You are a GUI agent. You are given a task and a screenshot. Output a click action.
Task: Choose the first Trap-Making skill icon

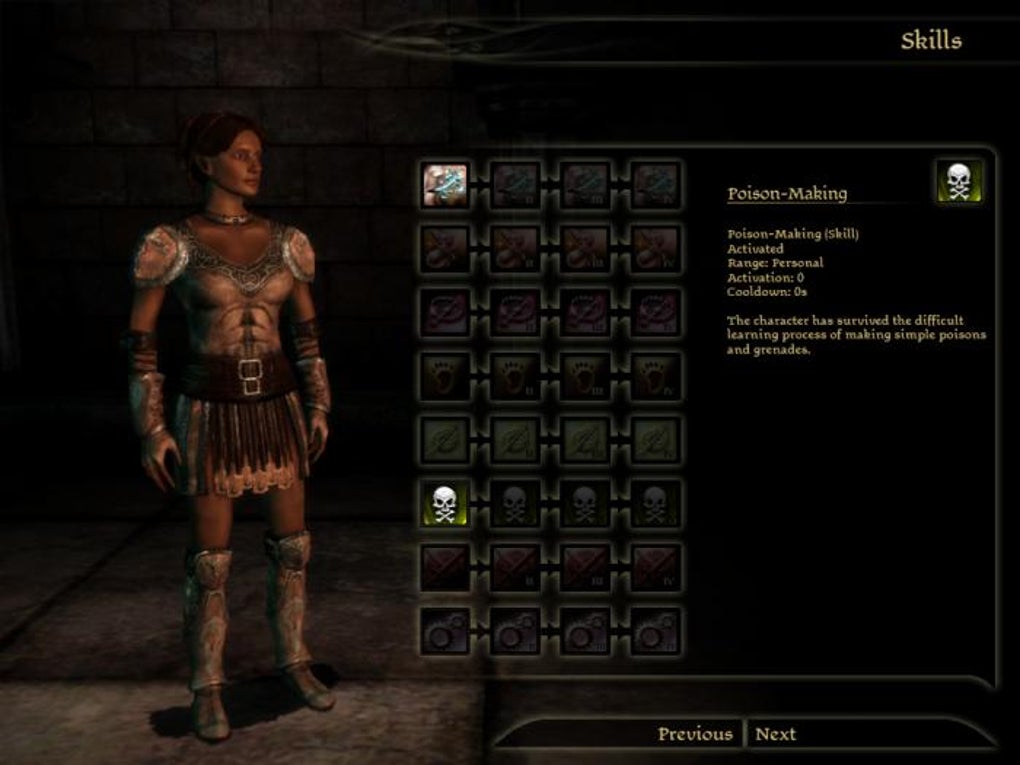click(445, 312)
